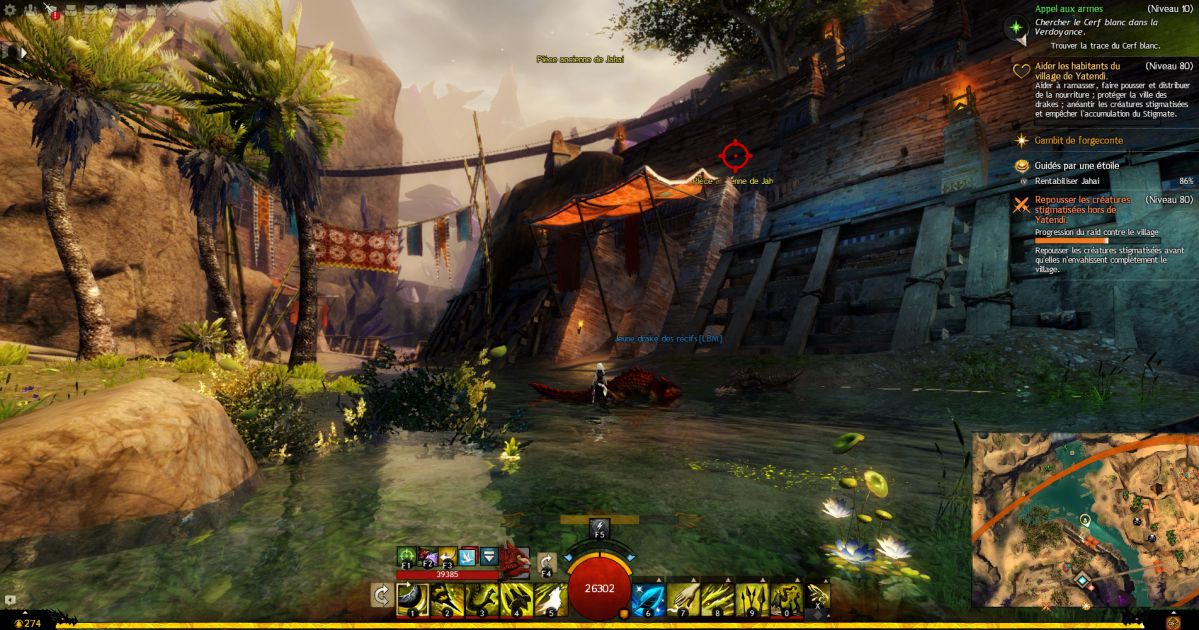Click the "Guidés par une étoile" achievement tracker
Viewport: 1199px width, 630px height.
1075,165
